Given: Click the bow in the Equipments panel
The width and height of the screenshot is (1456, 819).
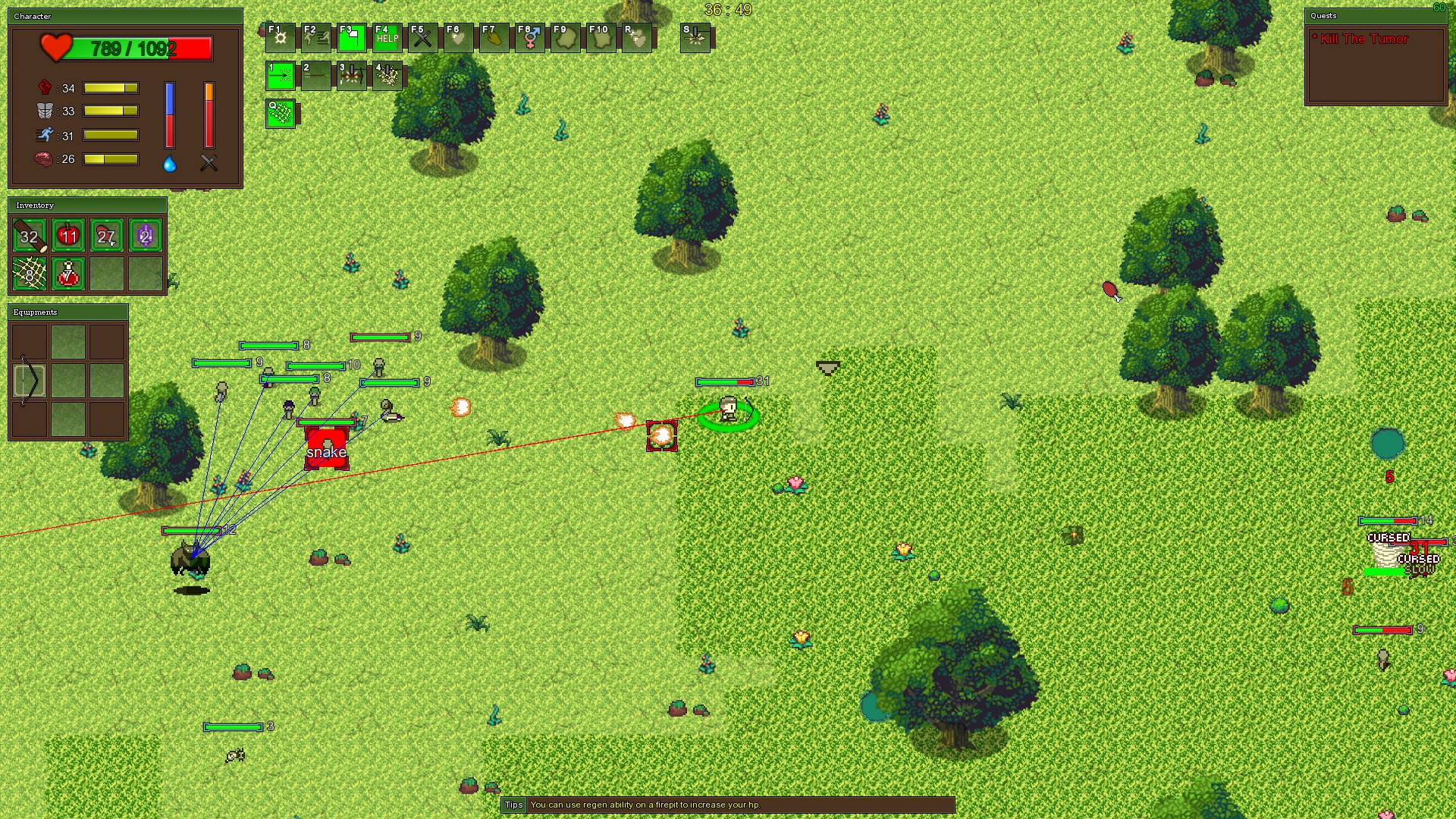Looking at the screenshot, I should pos(29,379).
